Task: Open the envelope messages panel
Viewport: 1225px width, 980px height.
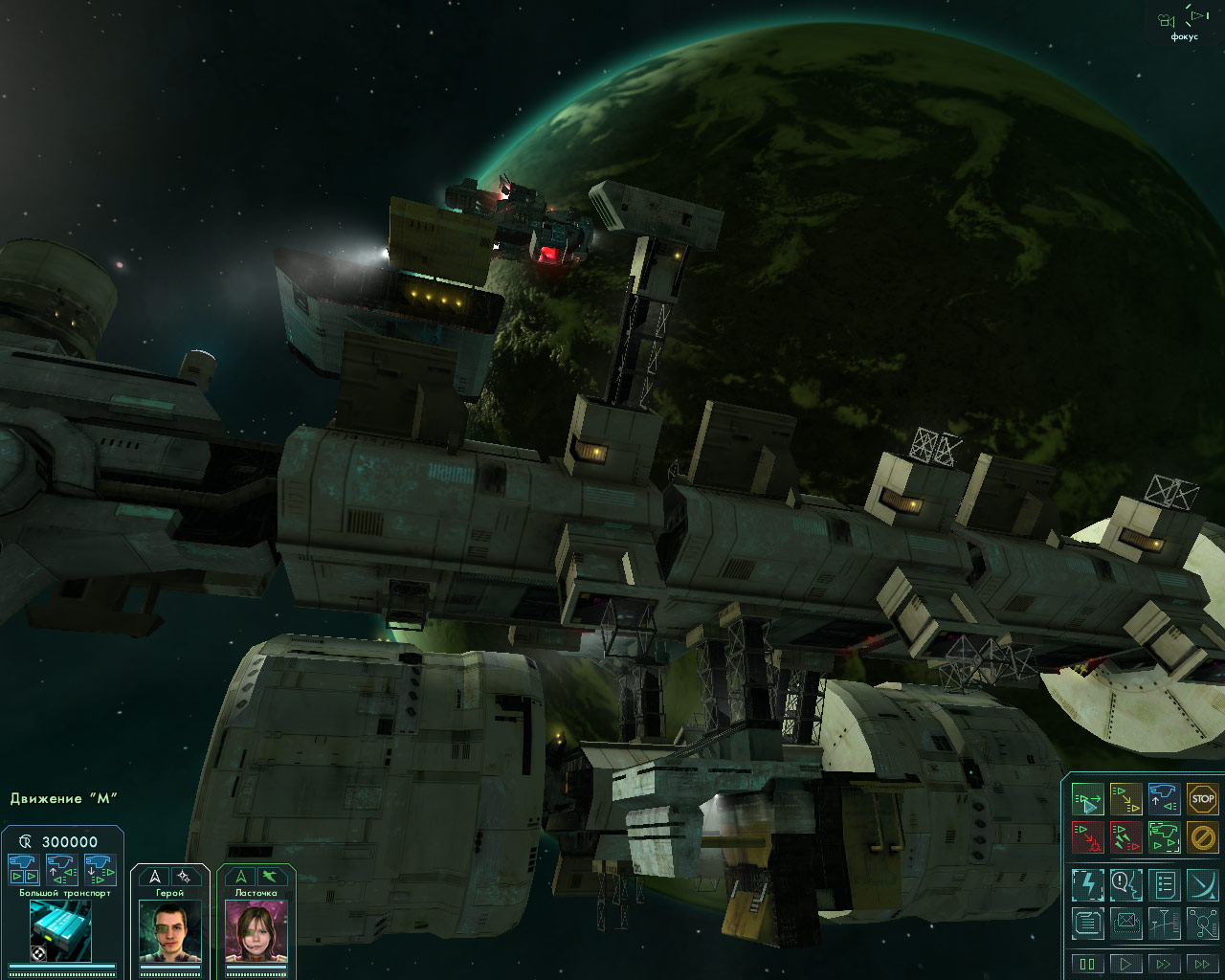Action: click(x=1125, y=924)
